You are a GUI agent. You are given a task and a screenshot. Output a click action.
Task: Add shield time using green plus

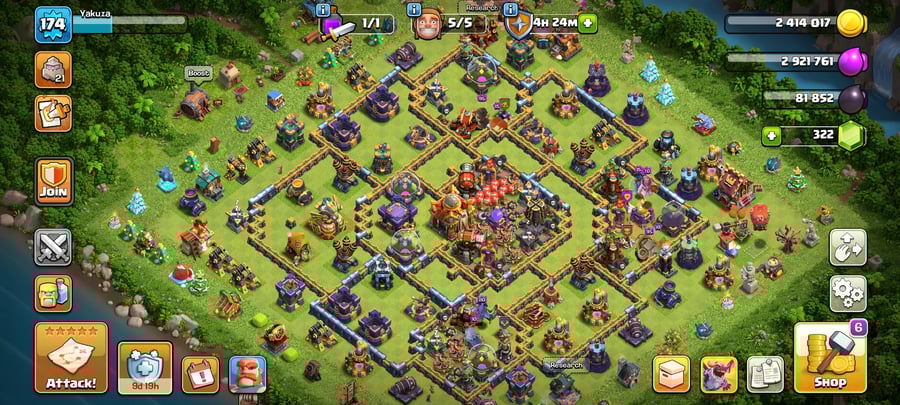click(587, 22)
